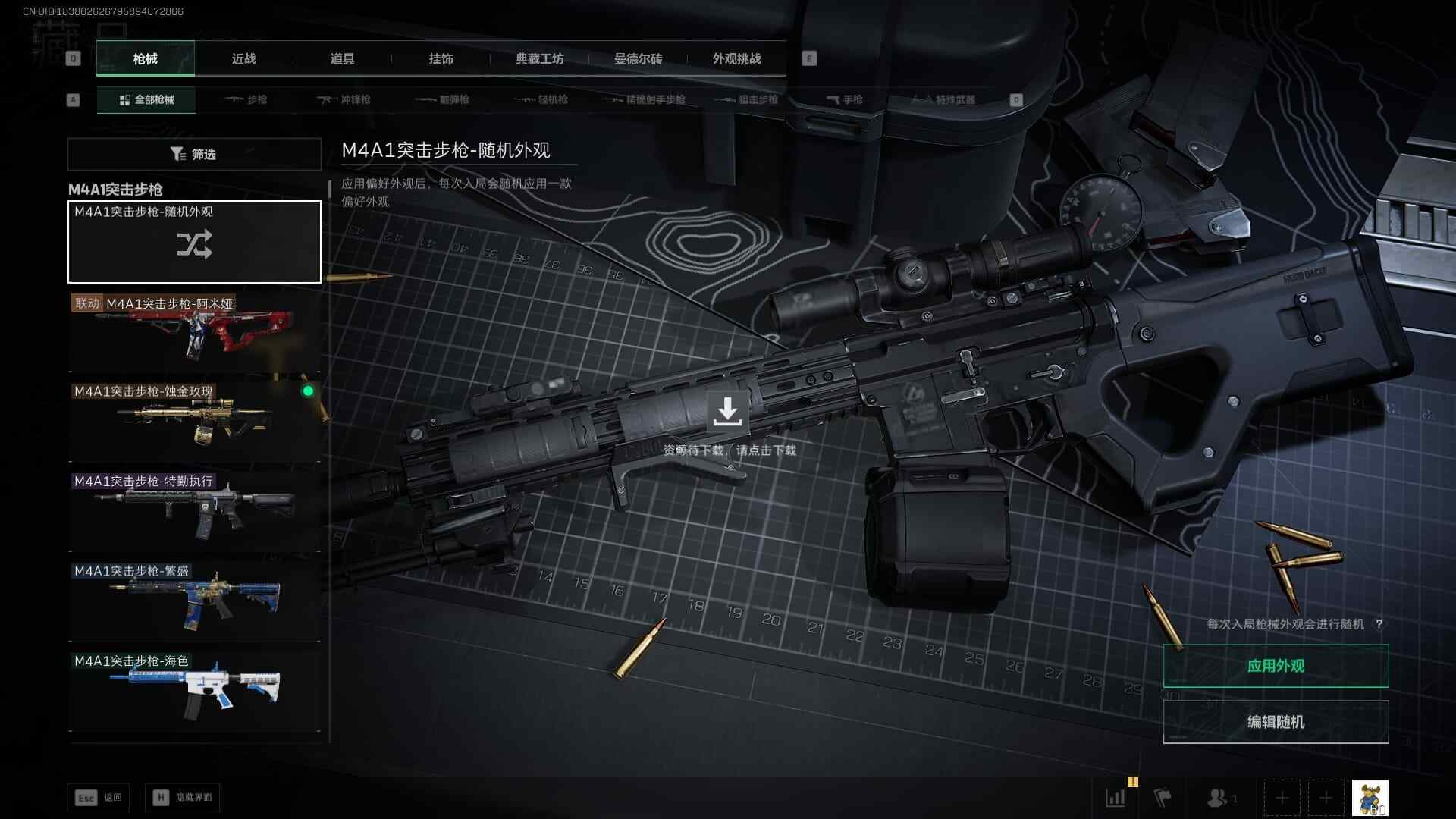The width and height of the screenshot is (1456, 819).
Task: Switch to the 近战 melee tab
Action: (243, 59)
